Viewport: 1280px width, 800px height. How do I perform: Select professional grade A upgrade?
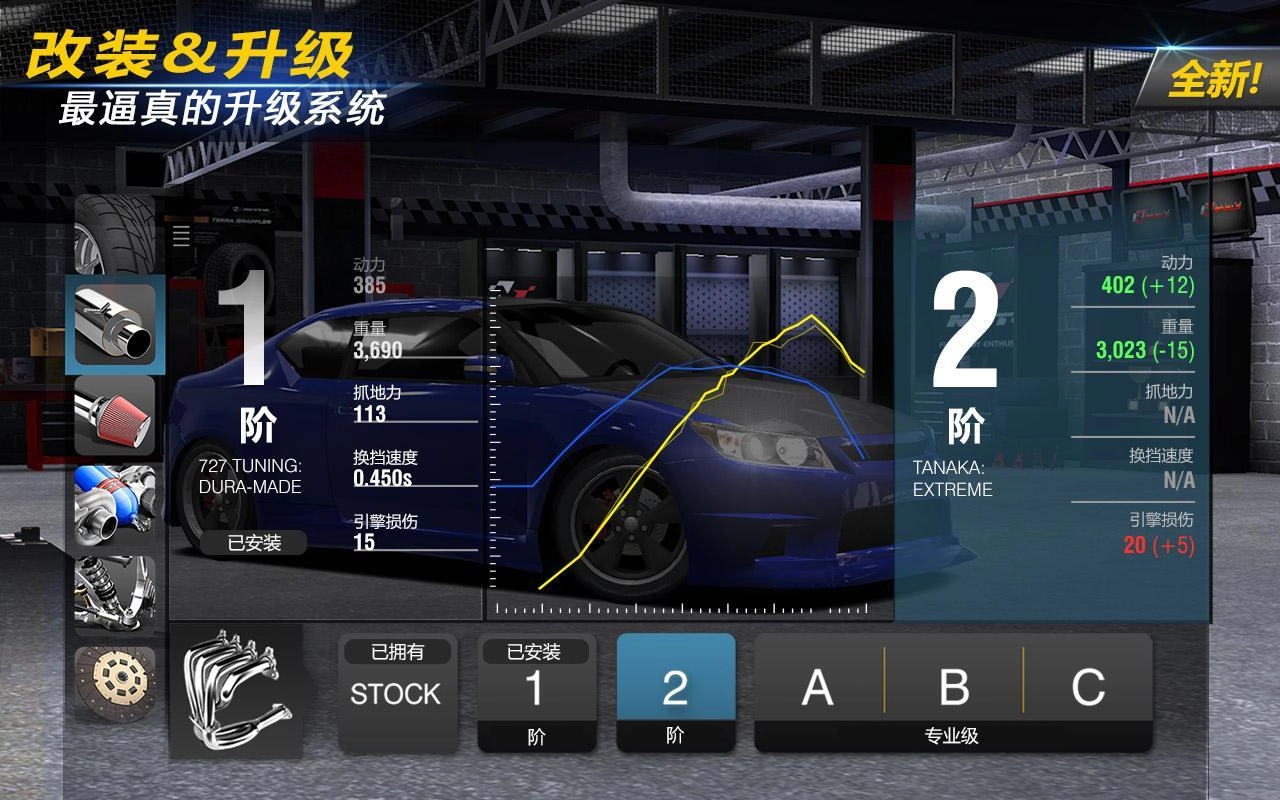(x=818, y=688)
